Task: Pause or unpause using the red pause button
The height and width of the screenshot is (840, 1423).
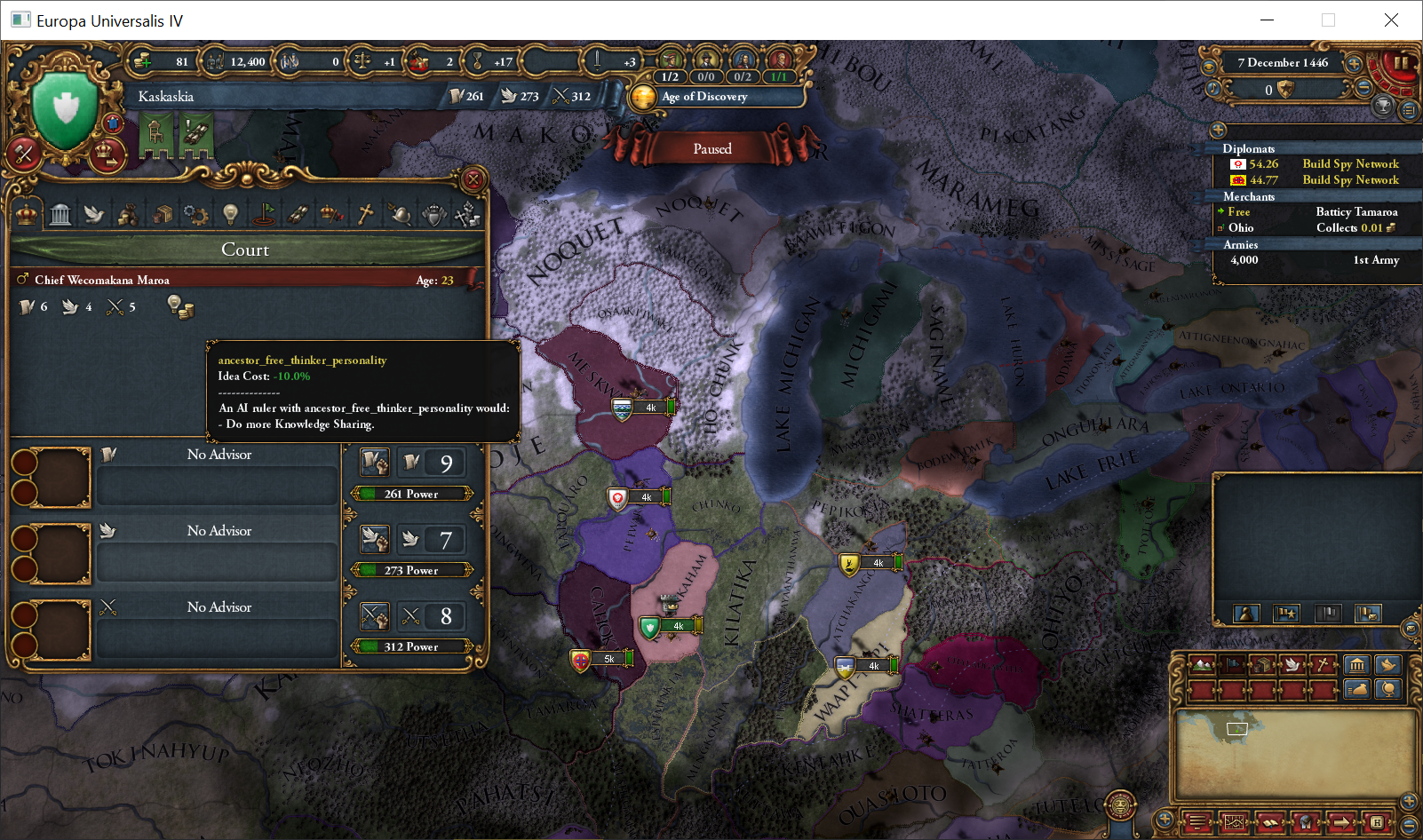Action: 1401,63
